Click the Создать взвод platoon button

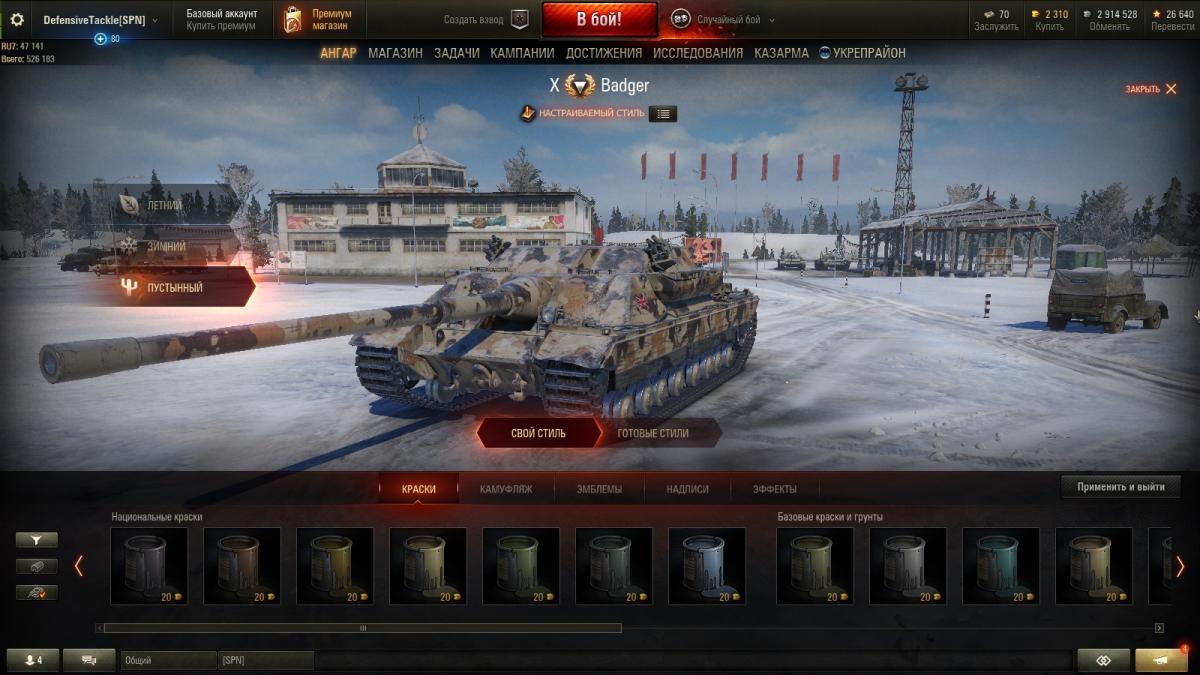pyautogui.click(x=487, y=19)
